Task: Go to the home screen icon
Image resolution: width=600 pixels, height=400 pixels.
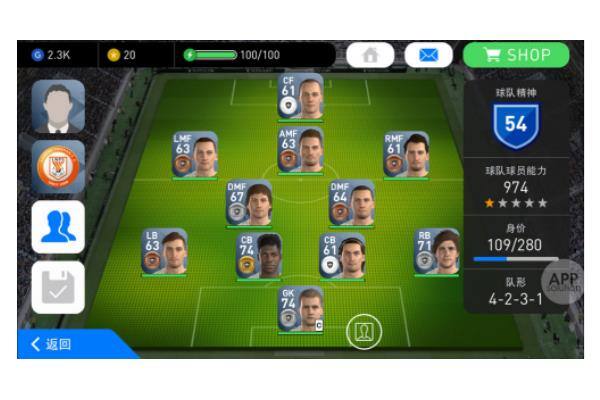Action: point(371,55)
